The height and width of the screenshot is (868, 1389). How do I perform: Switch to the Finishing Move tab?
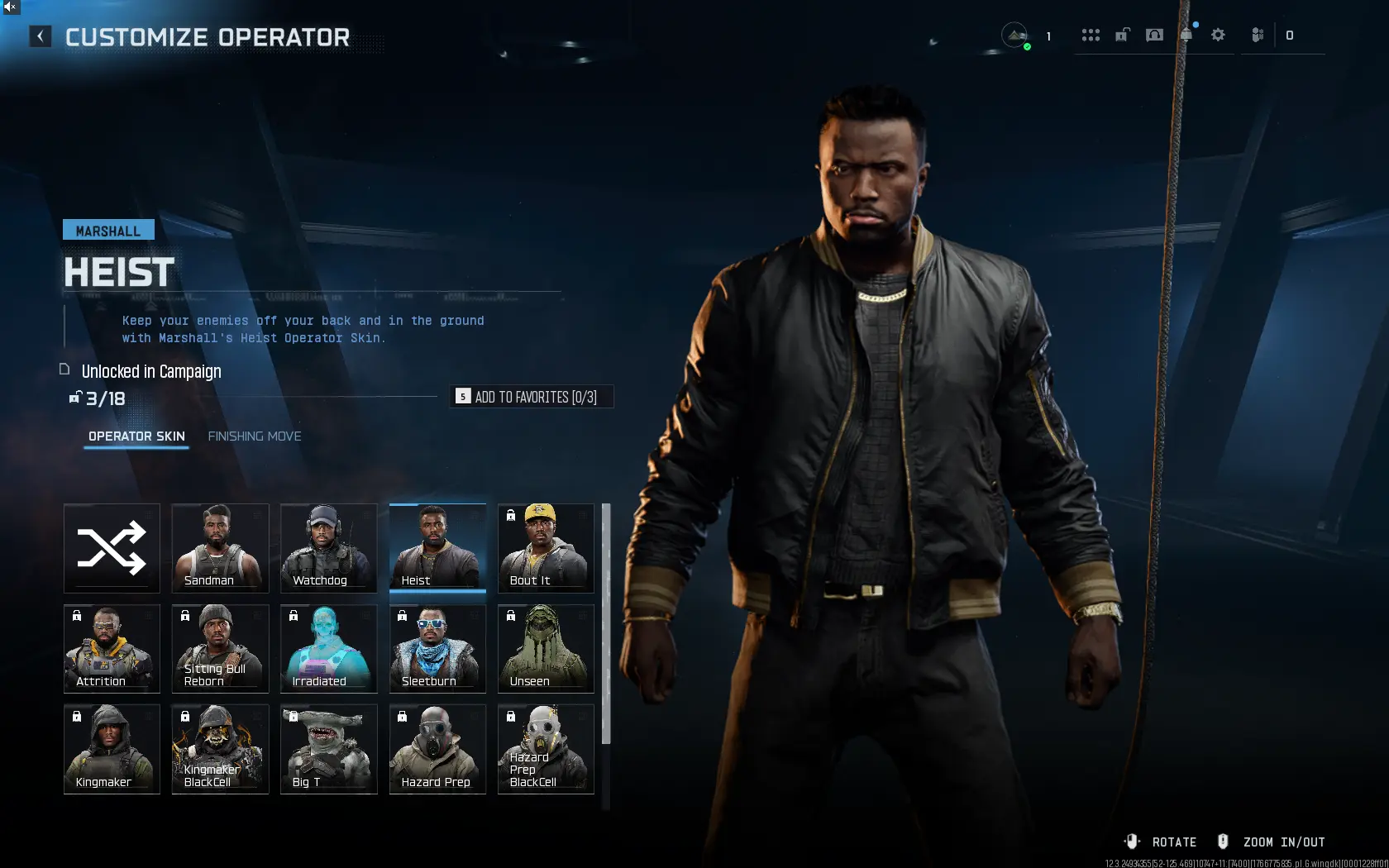point(255,436)
